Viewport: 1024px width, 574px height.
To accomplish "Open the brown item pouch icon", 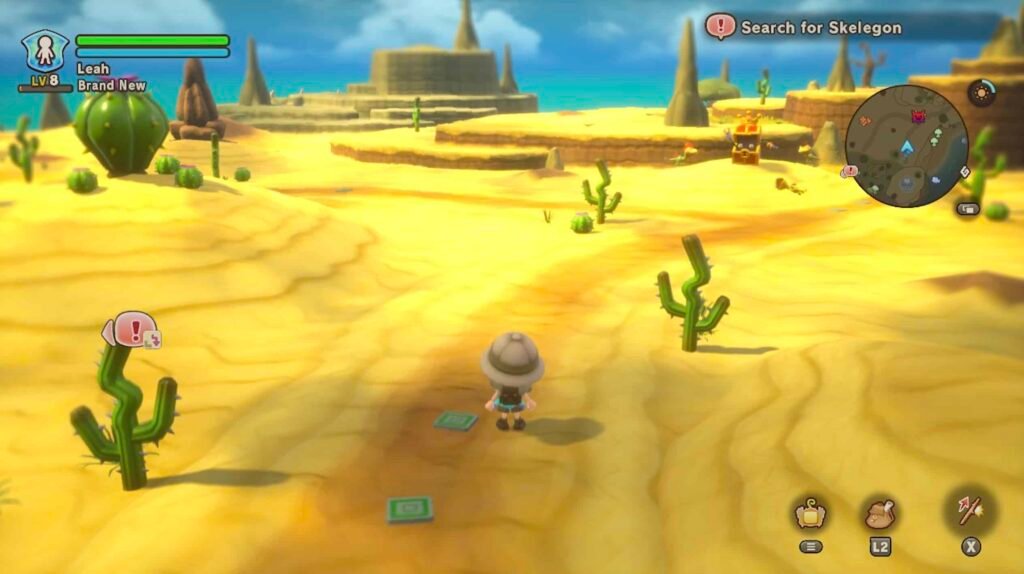I will pos(880,514).
